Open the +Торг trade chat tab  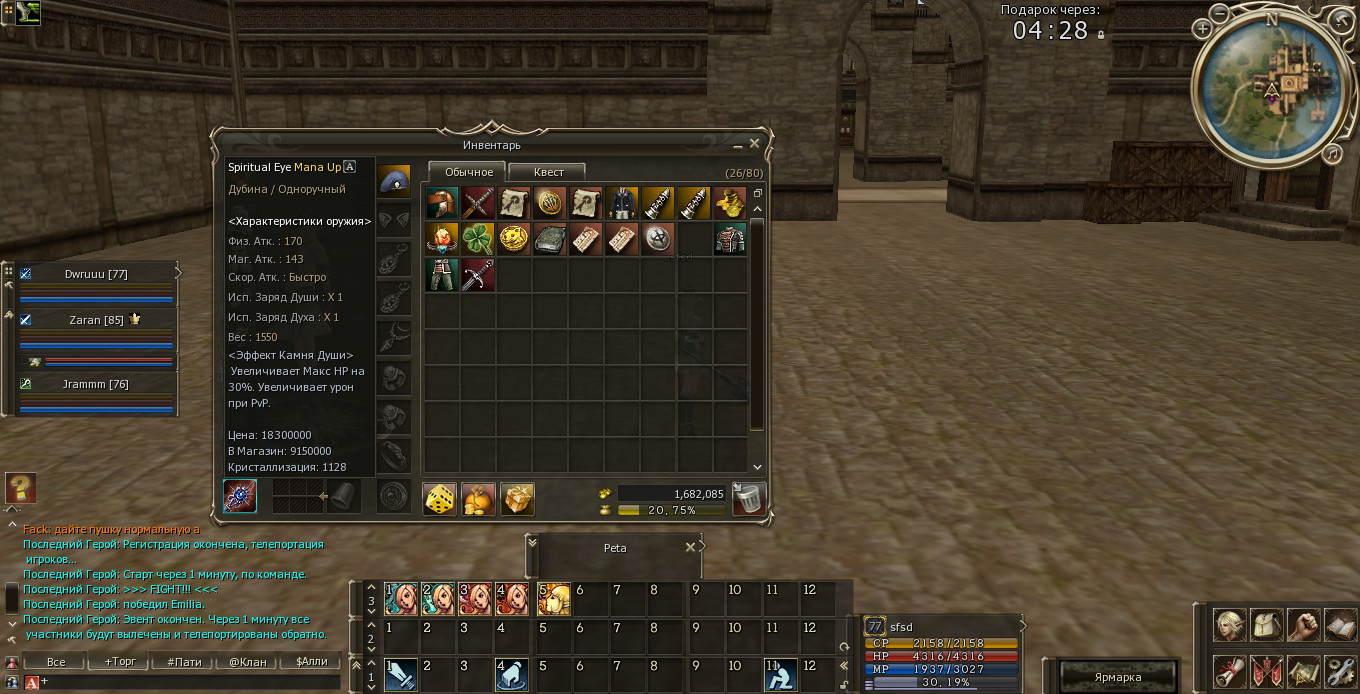click(x=120, y=661)
